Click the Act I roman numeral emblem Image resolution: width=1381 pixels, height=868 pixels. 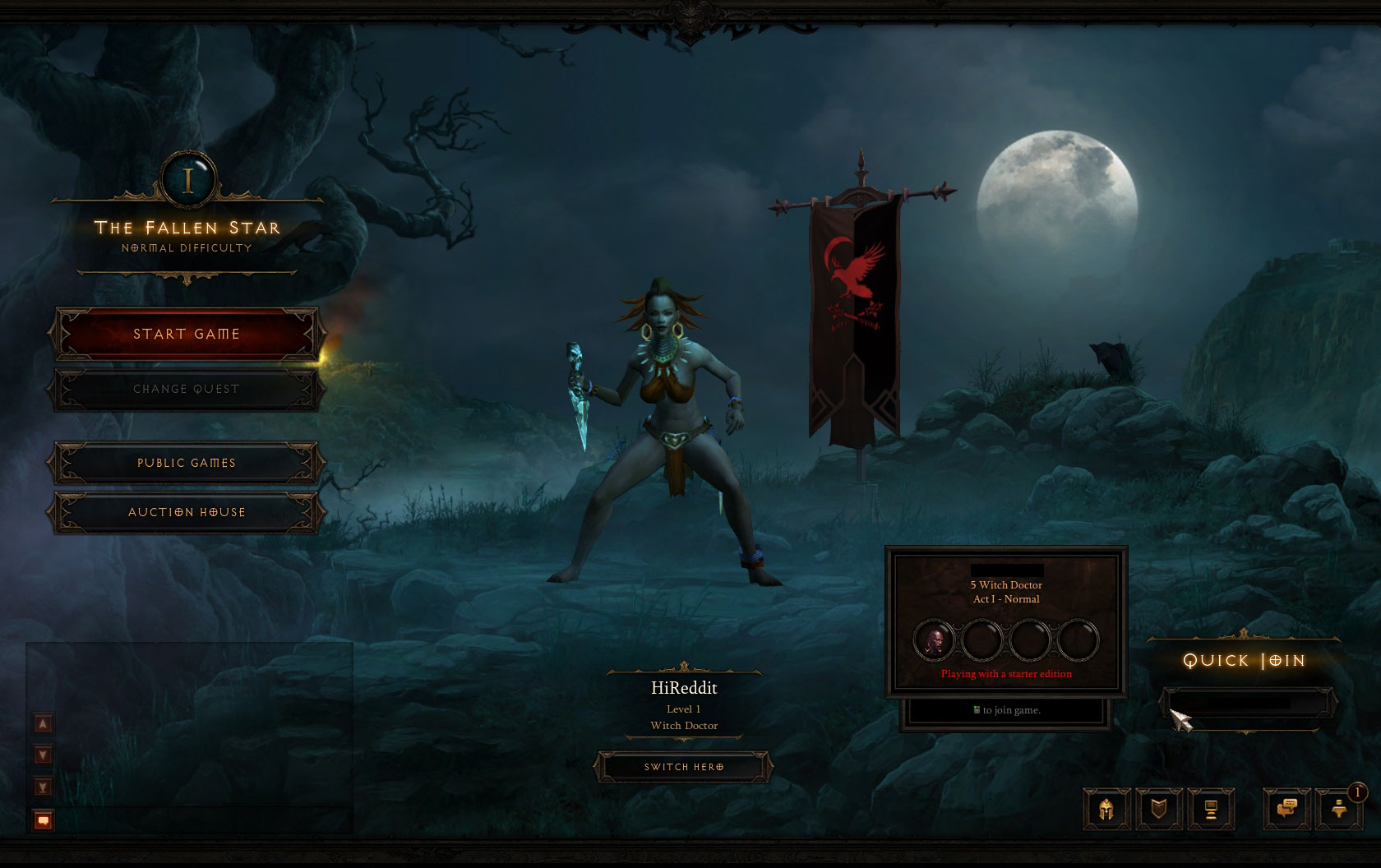pos(189,180)
